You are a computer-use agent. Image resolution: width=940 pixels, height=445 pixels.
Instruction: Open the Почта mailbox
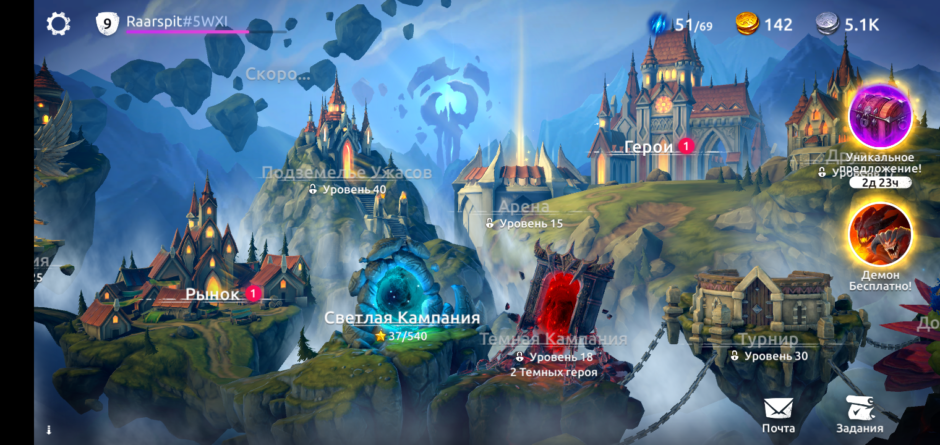(778, 414)
